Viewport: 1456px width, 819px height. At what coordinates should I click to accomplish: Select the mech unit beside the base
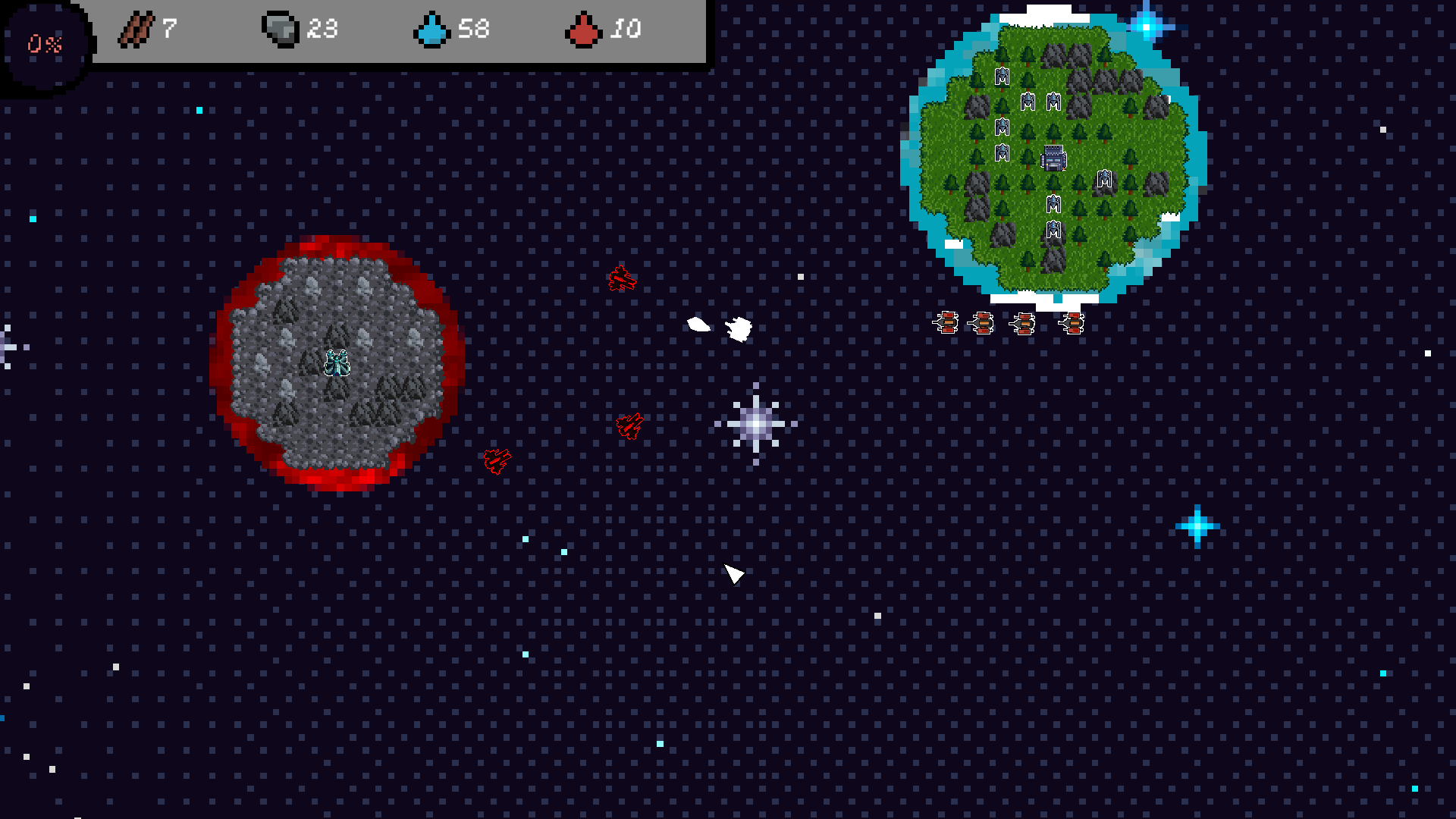click(1105, 180)
